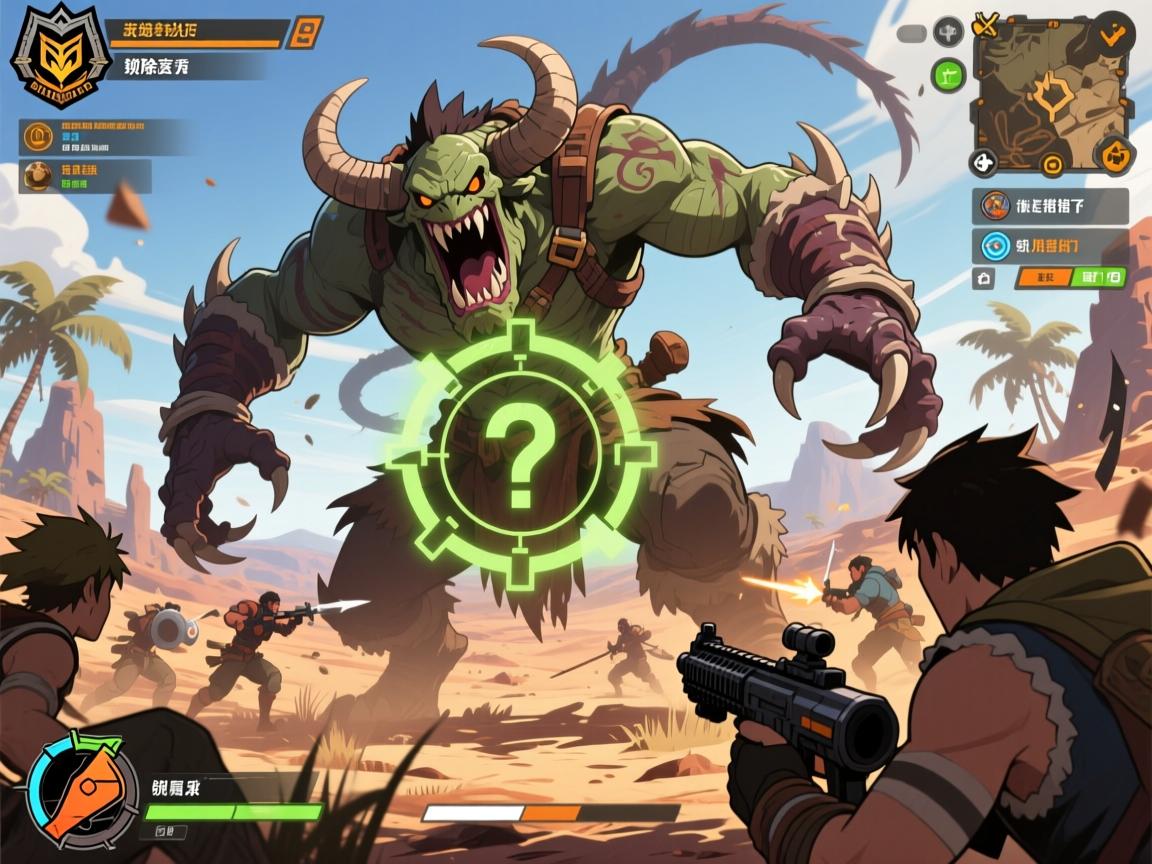The height and width of the screenshot is (864, 1152).
Task: Click the white cross button below the minimap
Action: (x=984, y=162)
